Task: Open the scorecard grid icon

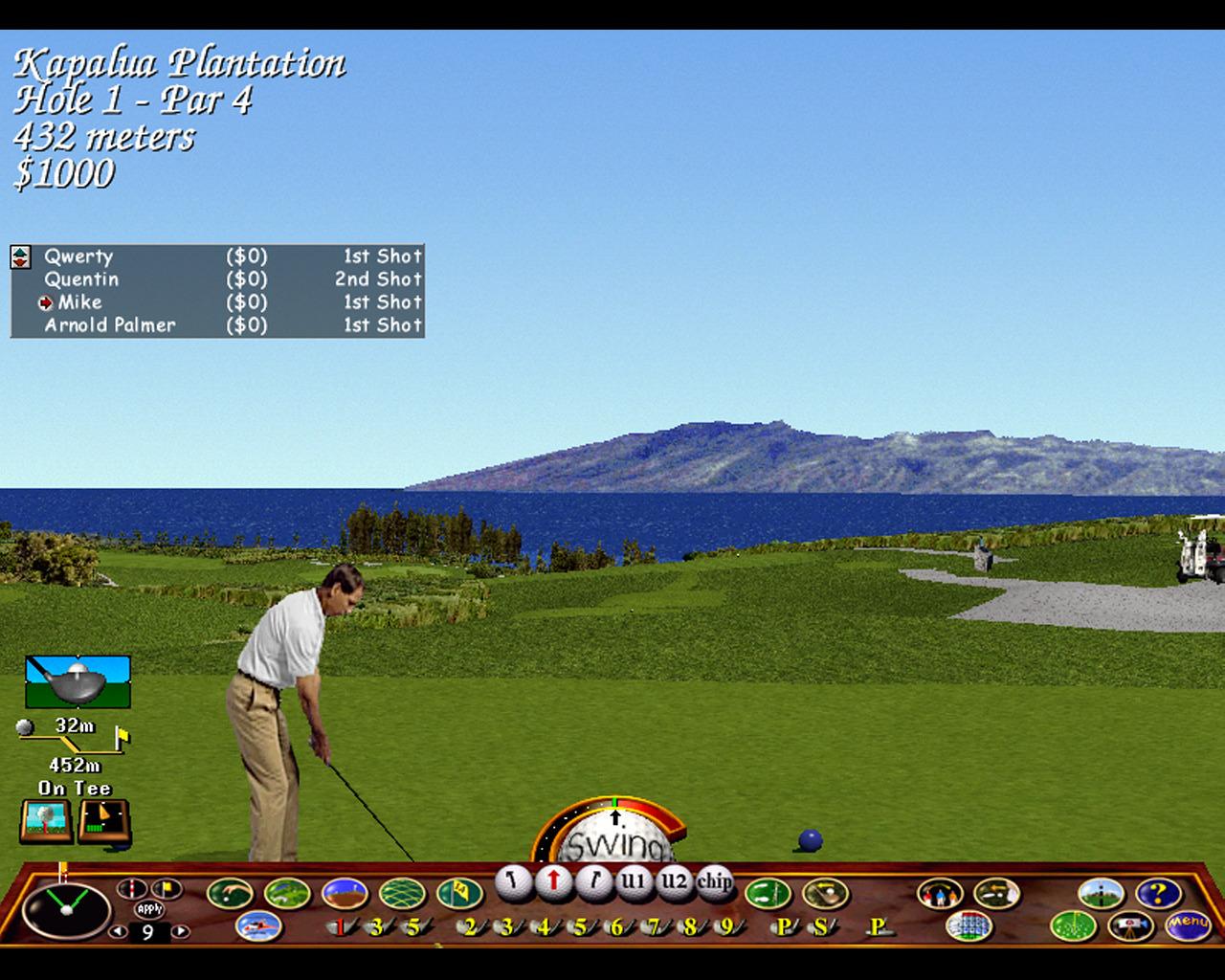Action: coord(969,924)
